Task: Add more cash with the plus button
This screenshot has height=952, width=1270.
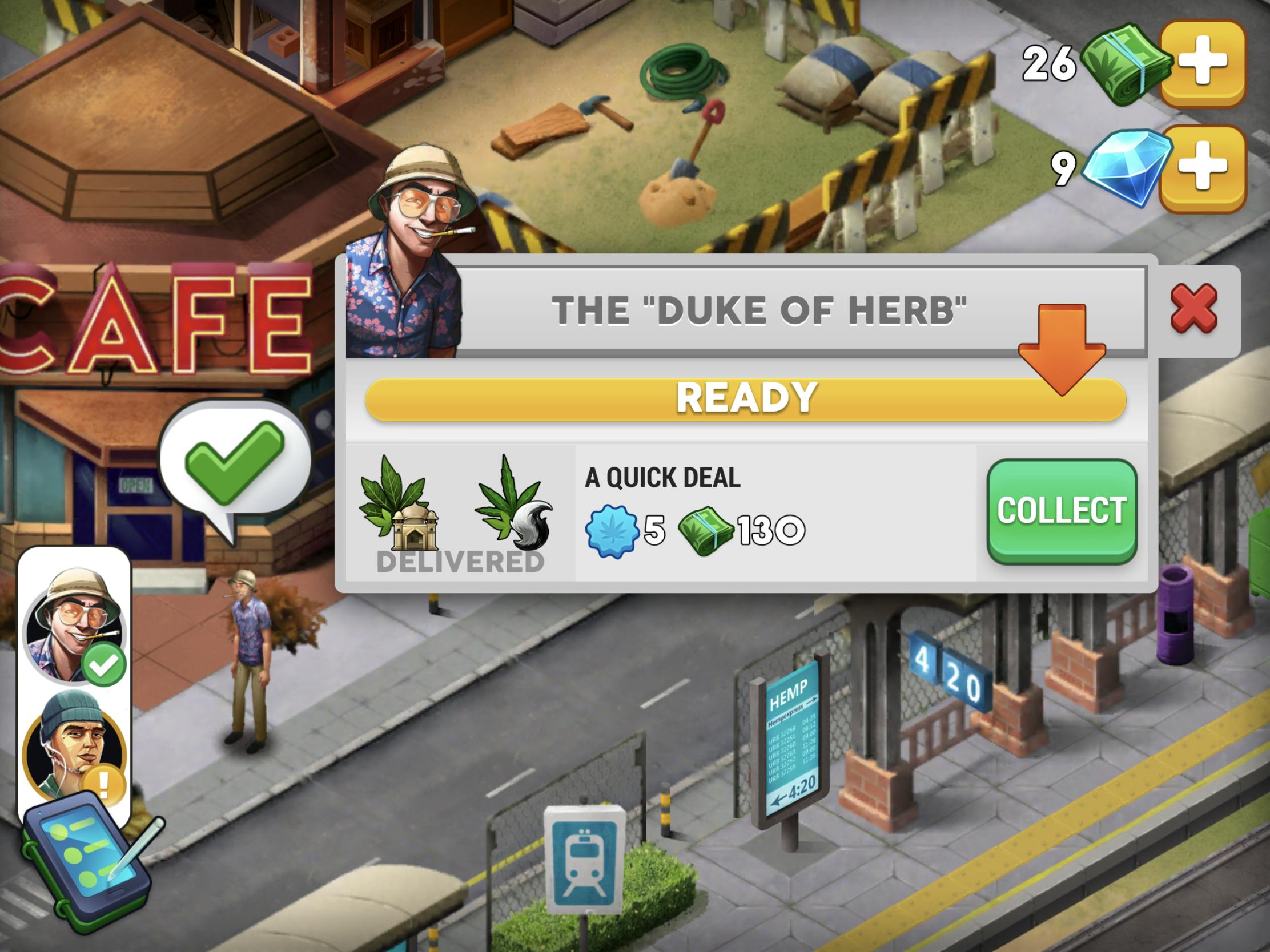Action: click(1202, 62)
